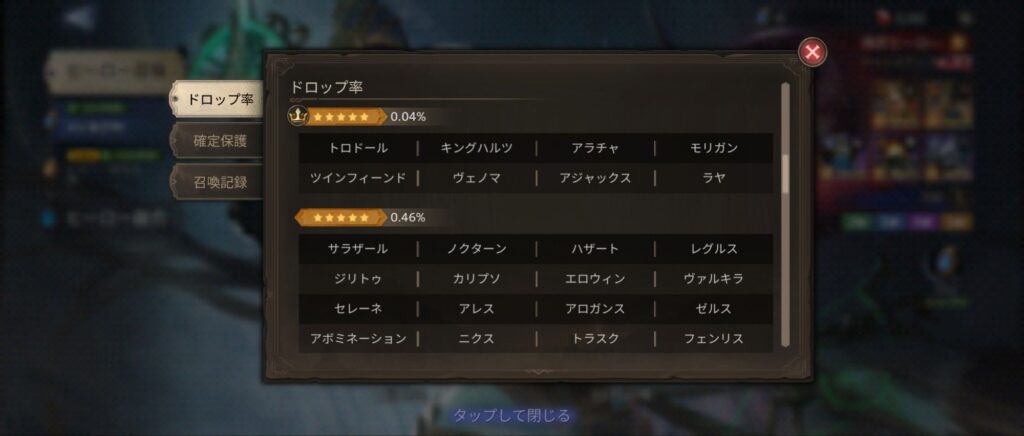Select ヴァルキラ in the list
The image size is (1024, 436).
714,278
